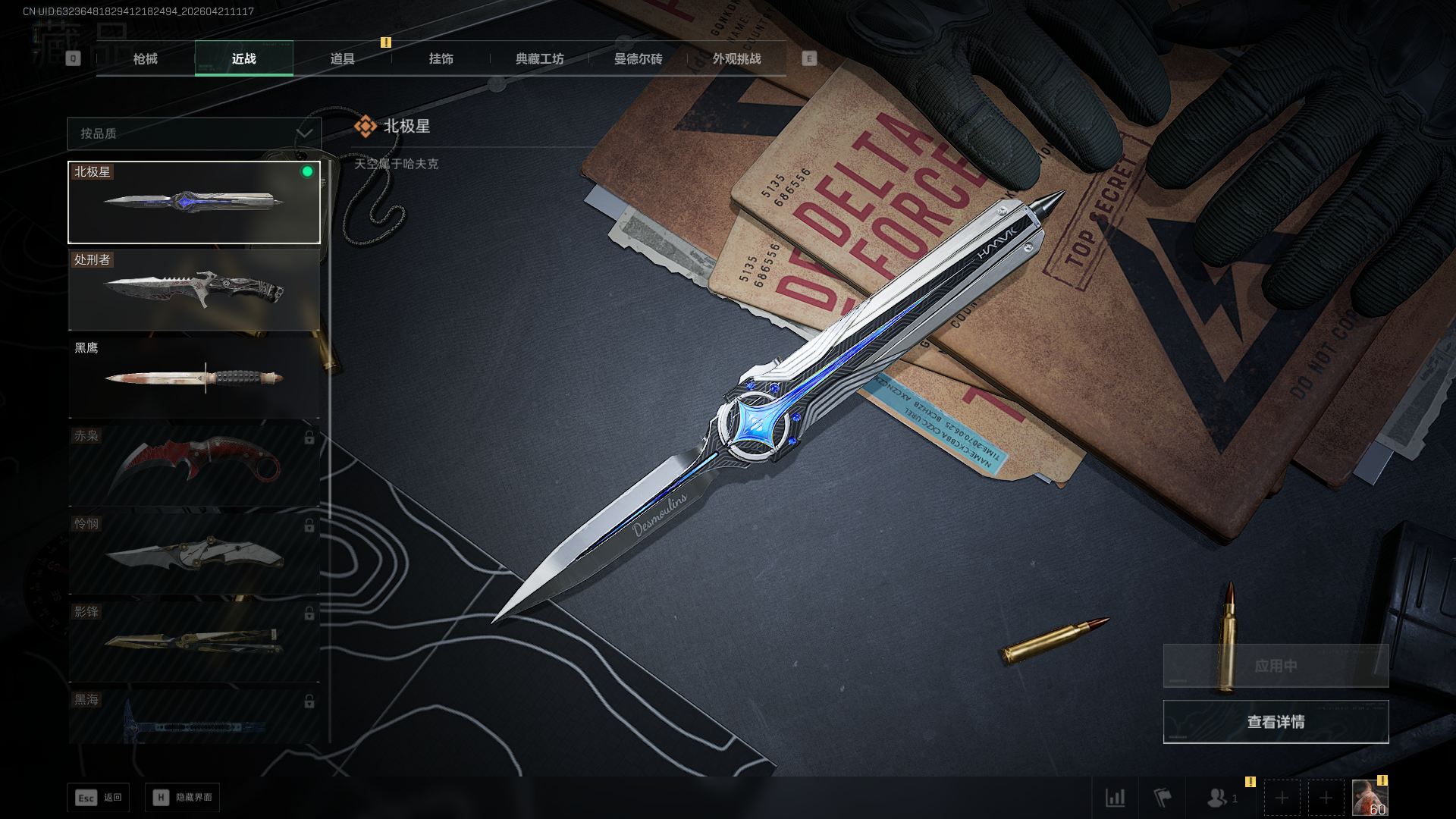1456x819 pixels.
Task: Click the 返回 back button
Action: coord(99,798)
